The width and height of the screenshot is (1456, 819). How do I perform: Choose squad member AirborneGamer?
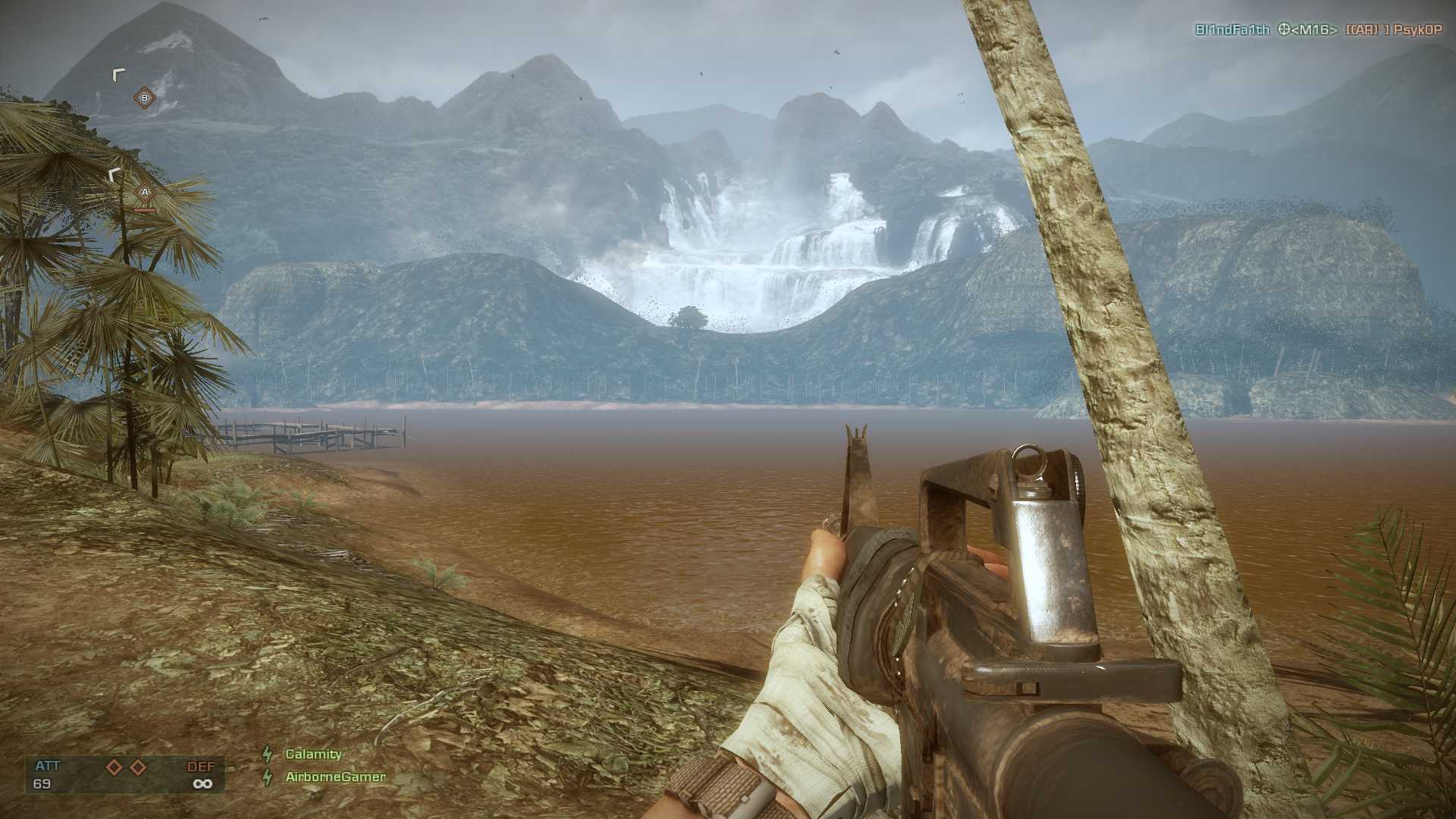(335, 777)
